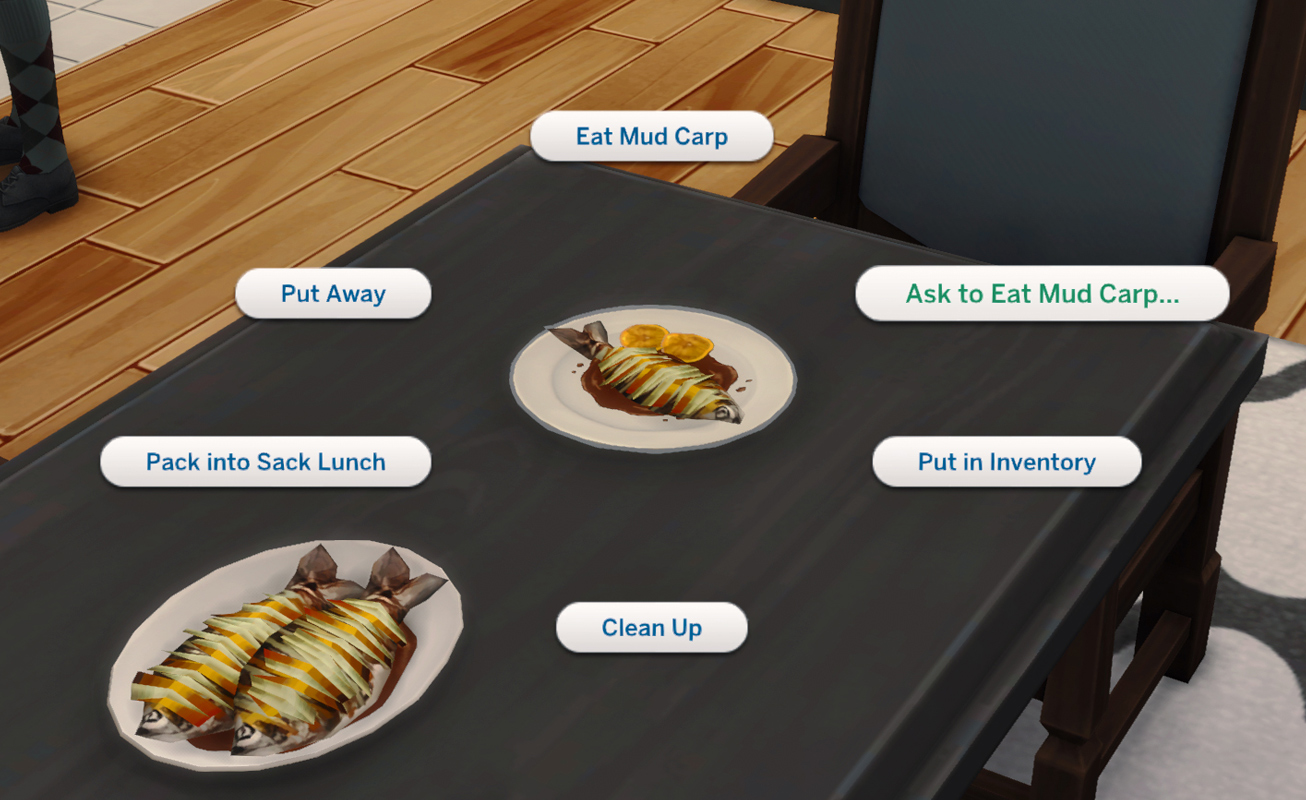
Task: Select Eat Mud Carp from the interaction menu
Action: [x=651, y=136]
